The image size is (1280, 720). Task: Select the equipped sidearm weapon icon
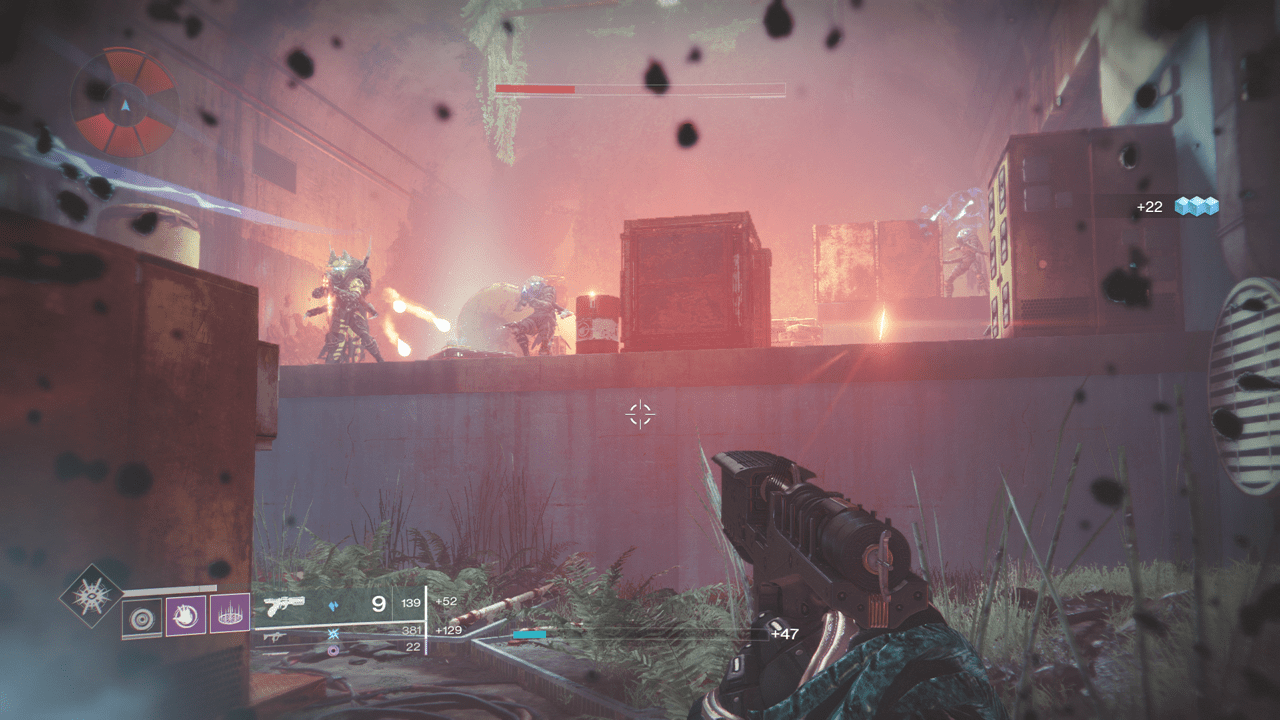pos(284,603)
